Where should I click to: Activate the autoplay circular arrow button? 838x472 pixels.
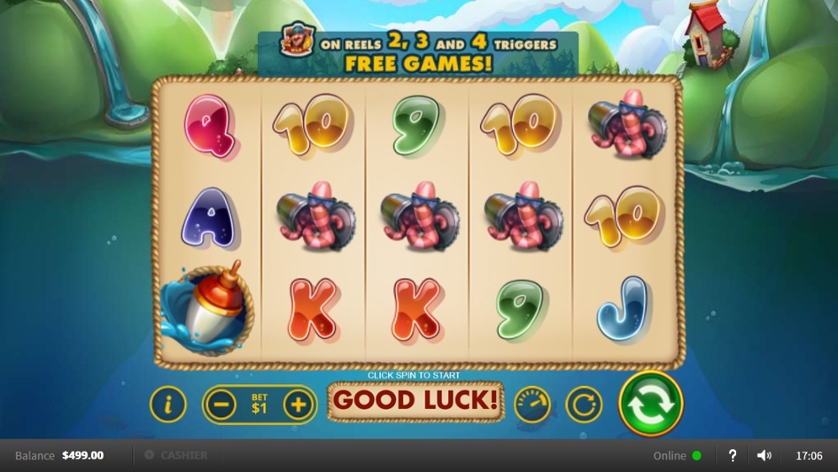click(x=584, y=404)
